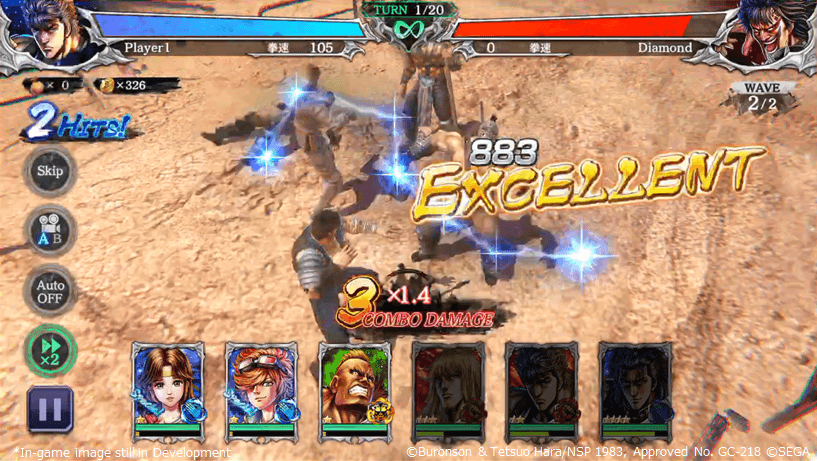817x461 pixels.
Task: Select the dimmed long-haired fighter card
Action: coord(449,391)
